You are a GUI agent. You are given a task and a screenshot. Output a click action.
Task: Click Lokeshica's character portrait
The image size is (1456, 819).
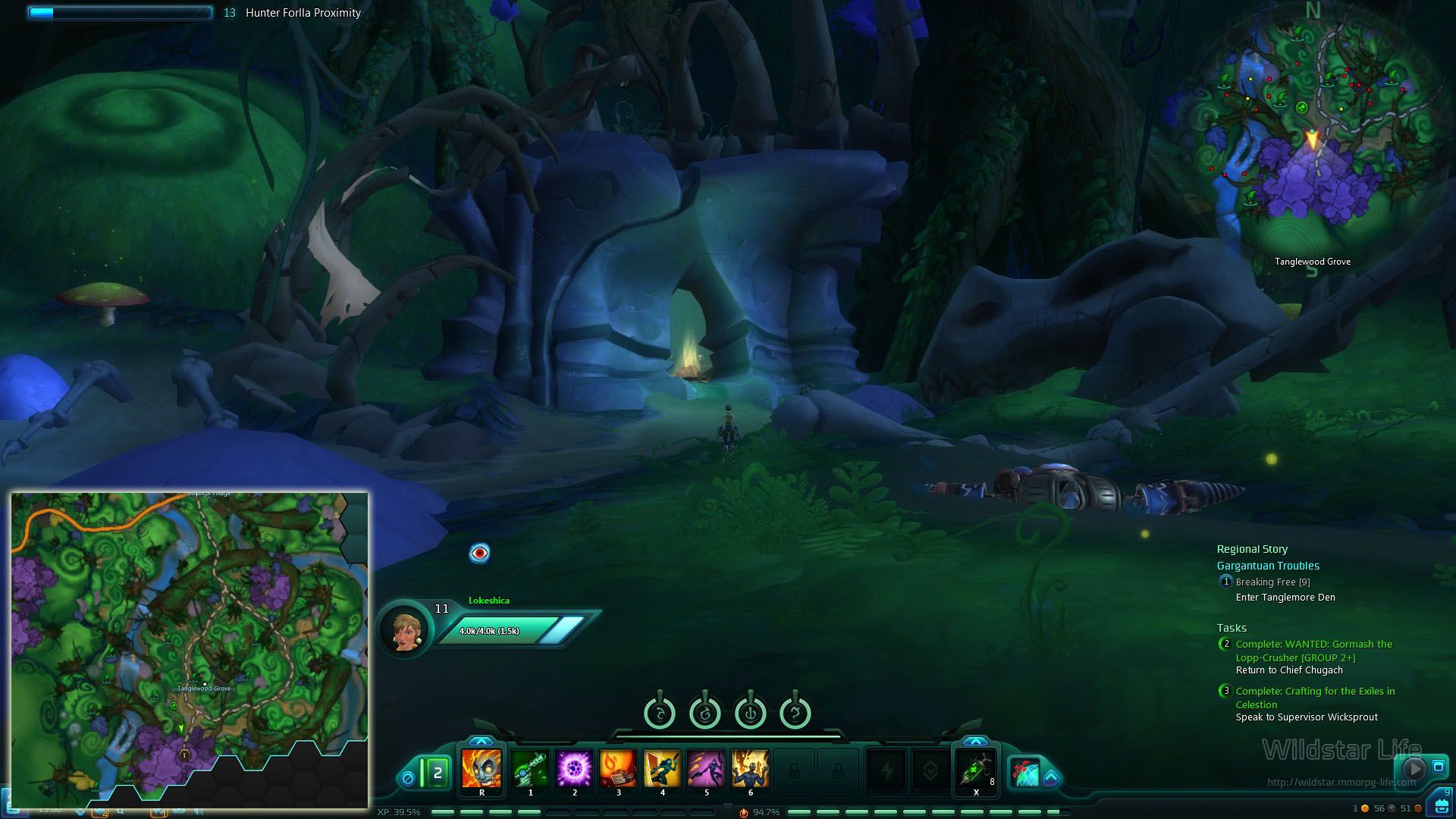[x=406, y=629]
